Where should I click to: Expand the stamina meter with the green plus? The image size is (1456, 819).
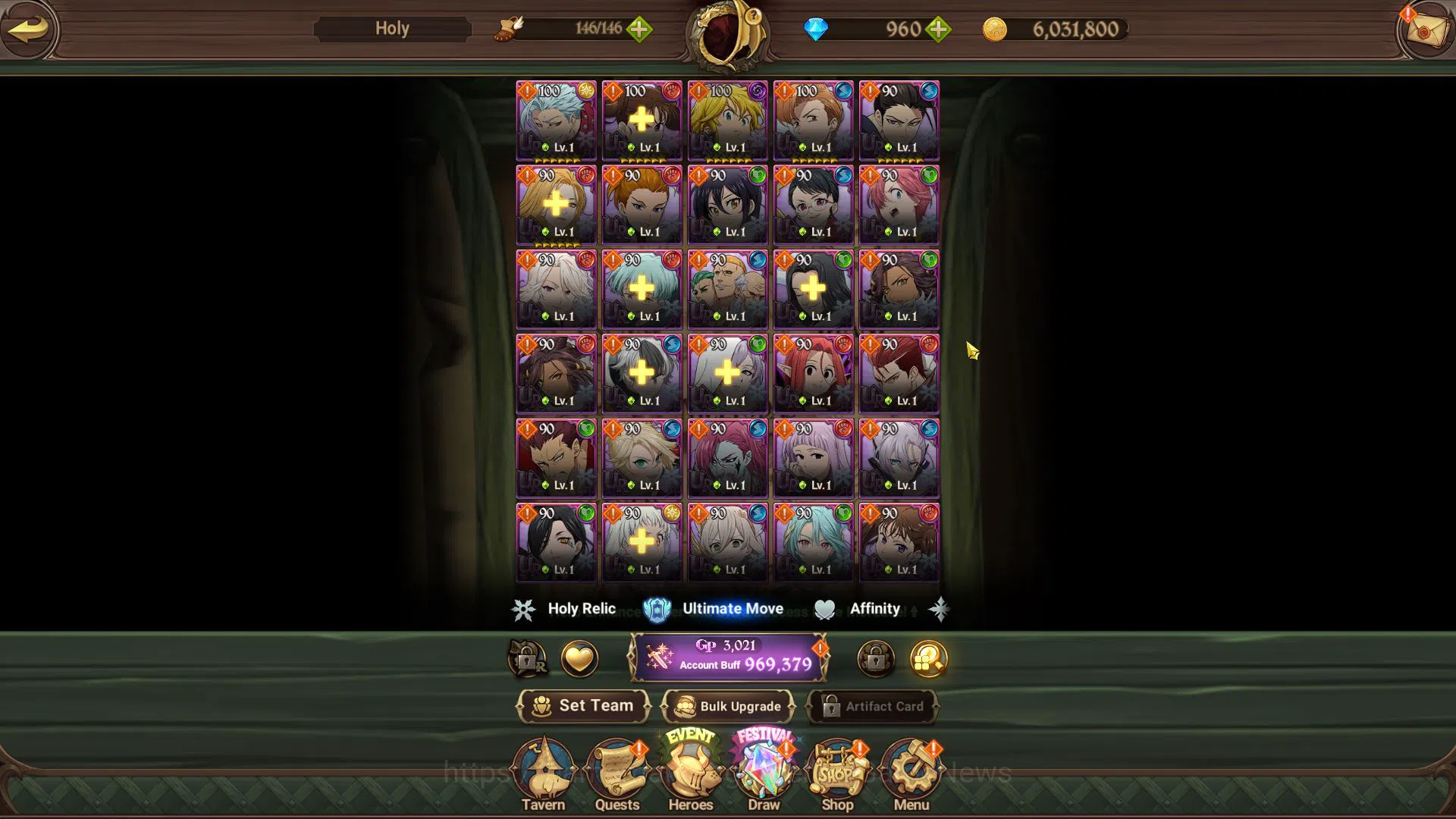coord(639,29)
